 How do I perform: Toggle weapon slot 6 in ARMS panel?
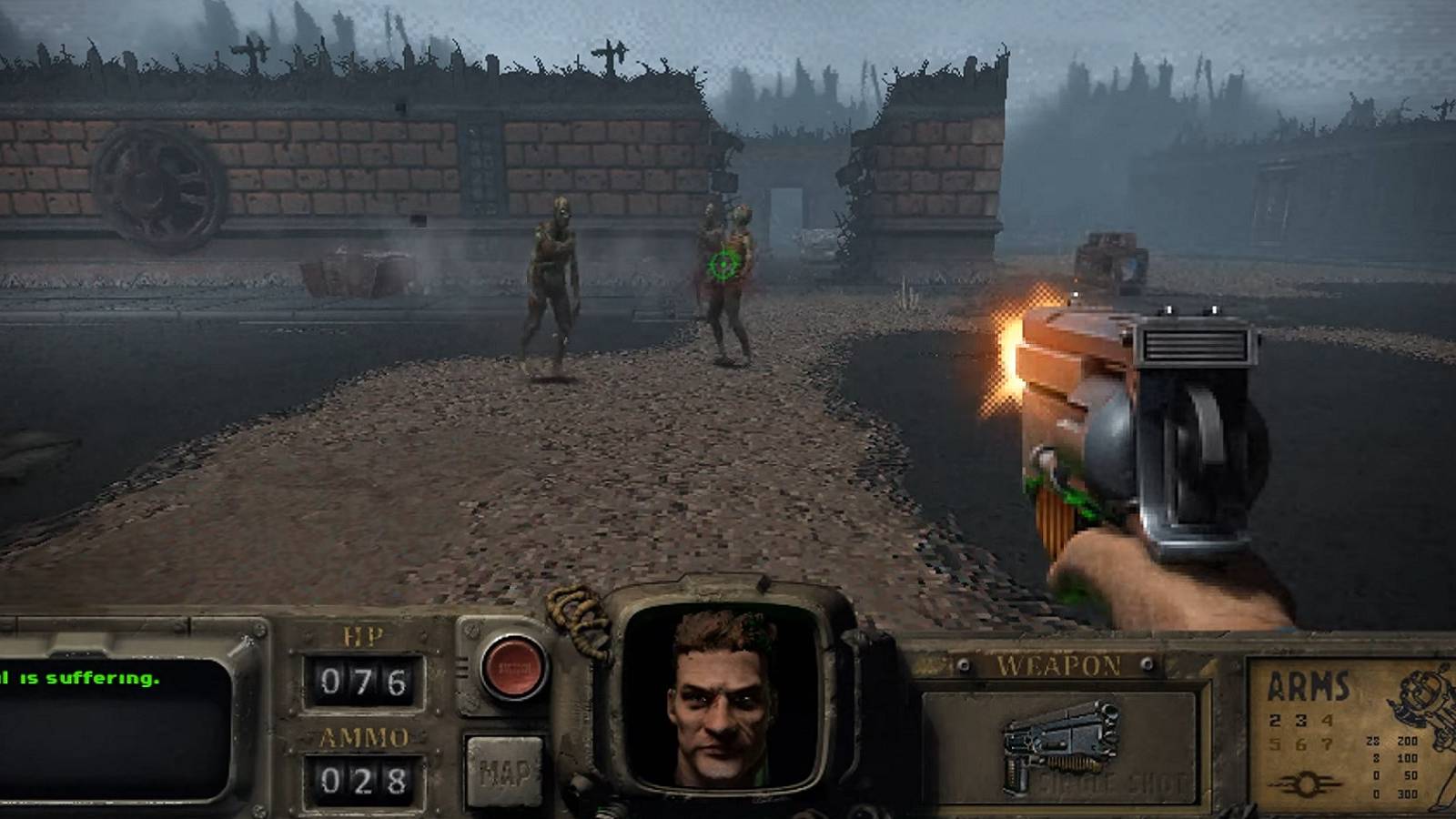(x=1299, y=742)
